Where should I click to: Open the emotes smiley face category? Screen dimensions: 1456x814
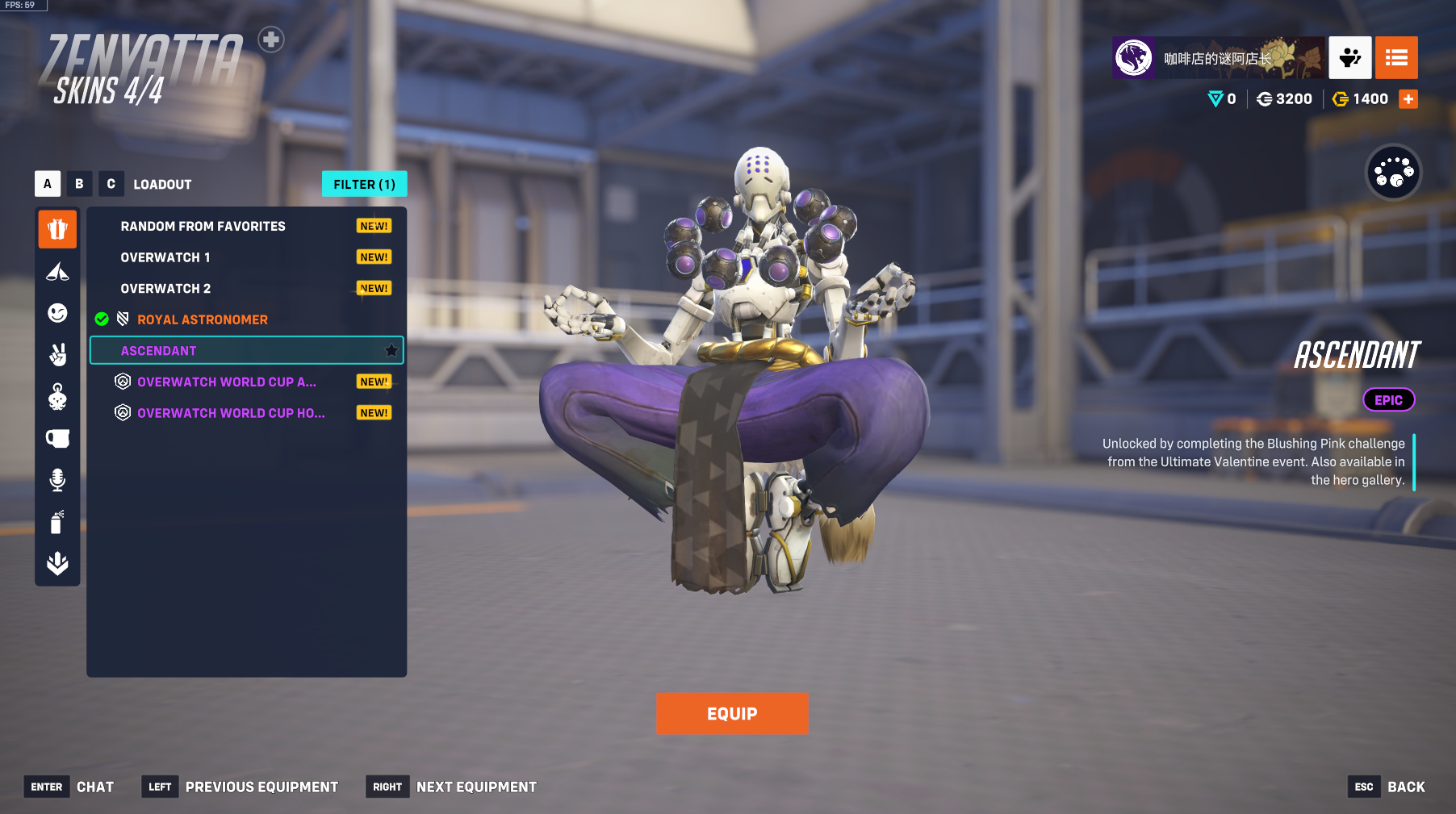tap(57, 313)
